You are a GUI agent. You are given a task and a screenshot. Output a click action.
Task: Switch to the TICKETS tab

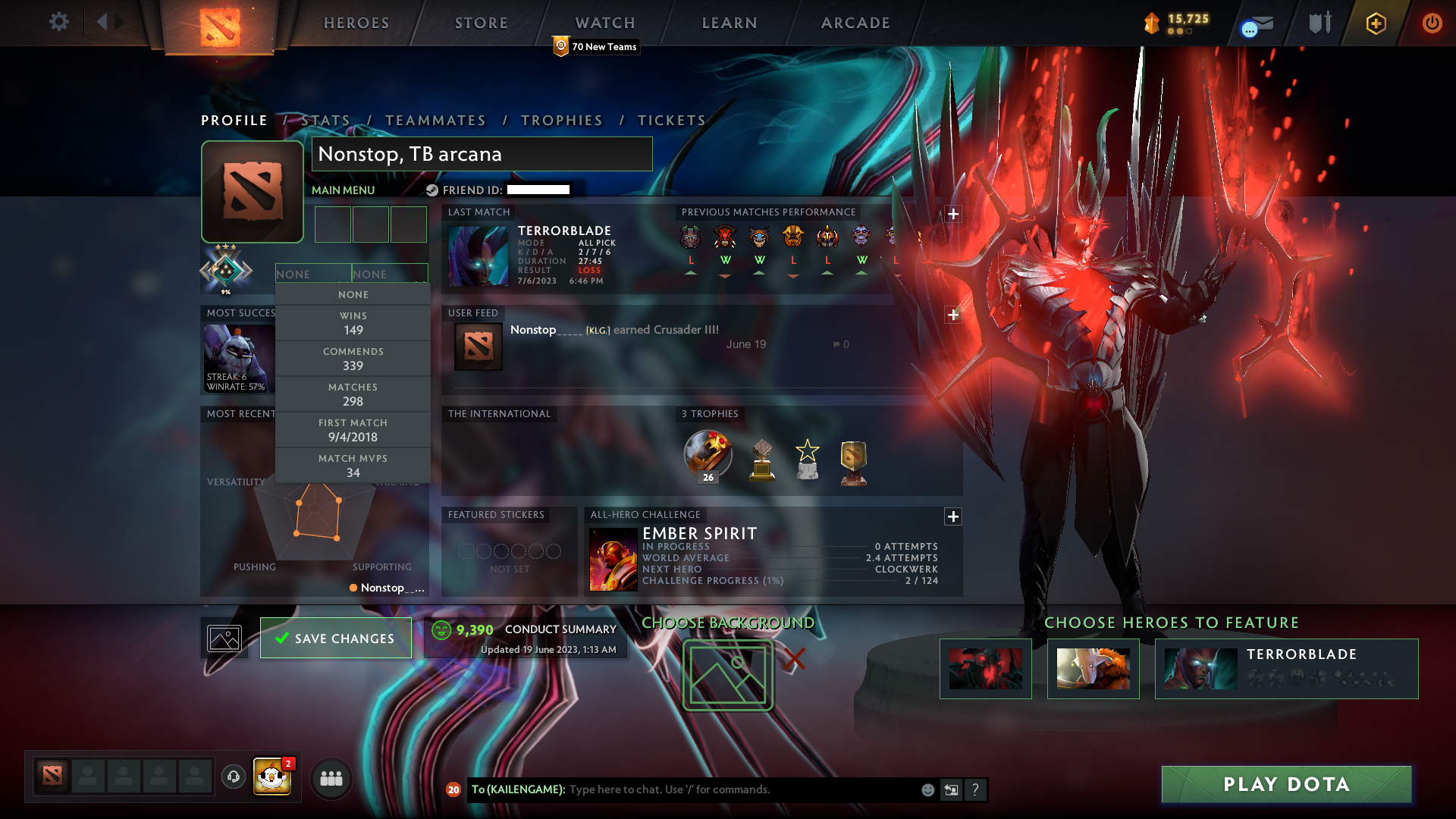coord(672,120)
